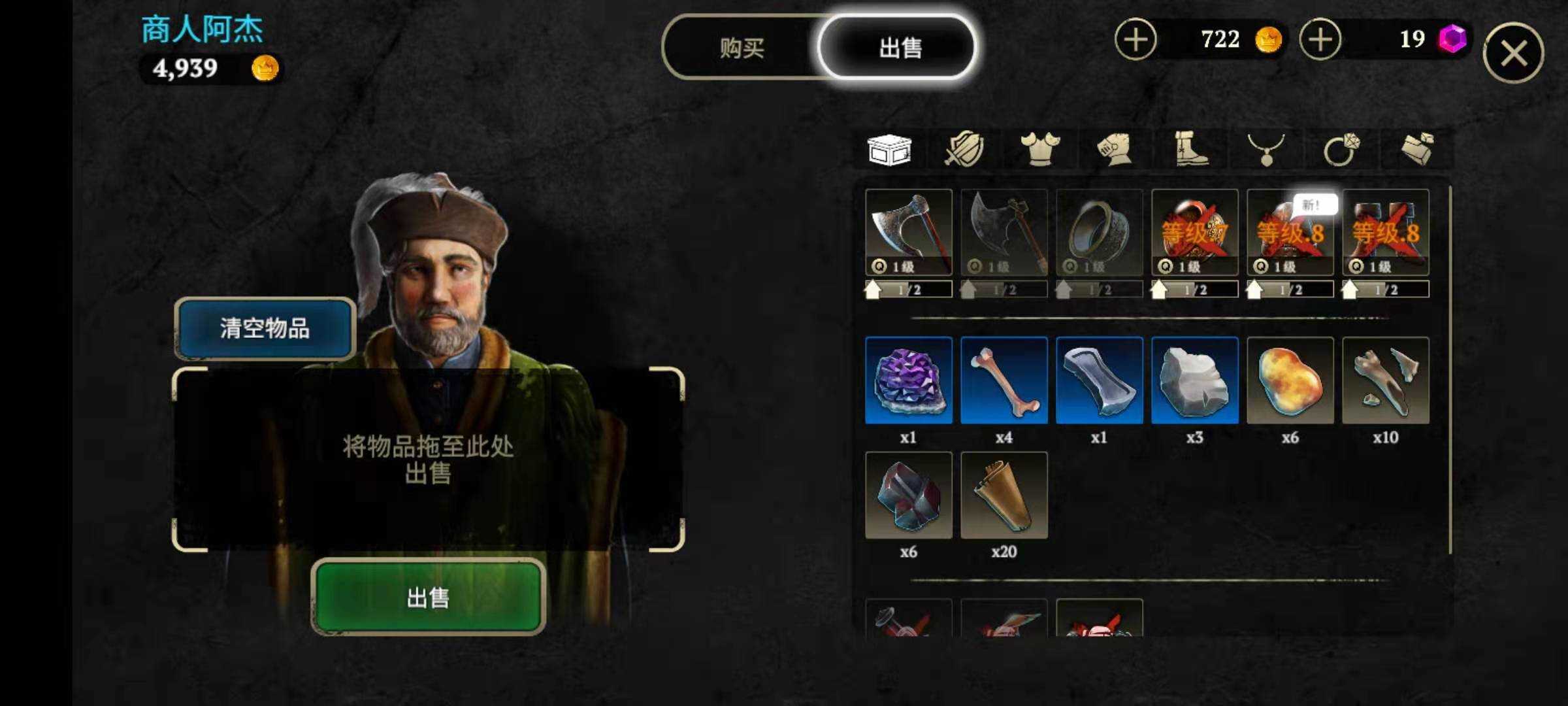
Task: Pick the first battle axe slot
Action: [908, 232]
